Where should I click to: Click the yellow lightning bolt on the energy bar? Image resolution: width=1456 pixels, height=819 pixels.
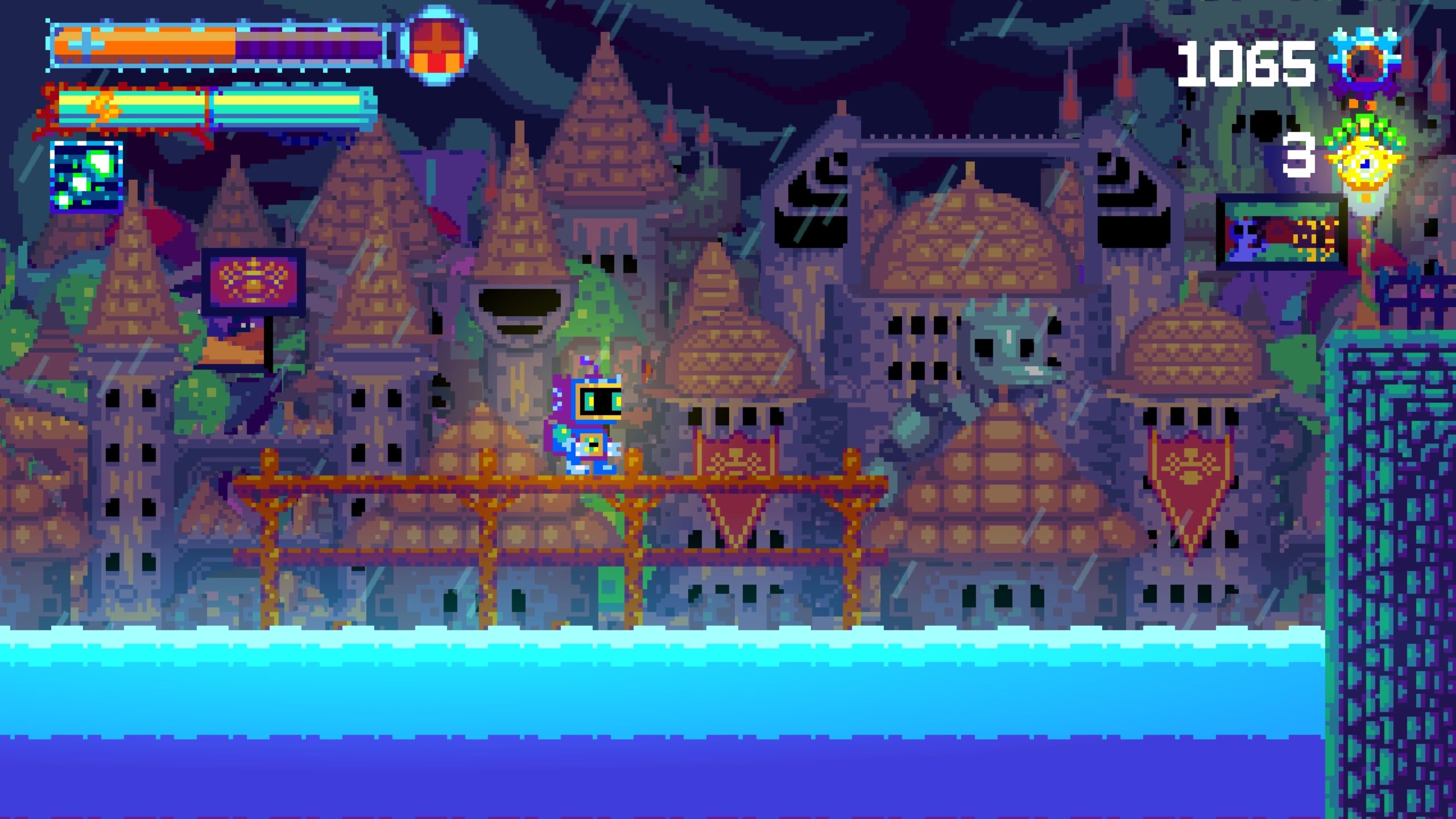pyautogui.click(x=105, y=108)
